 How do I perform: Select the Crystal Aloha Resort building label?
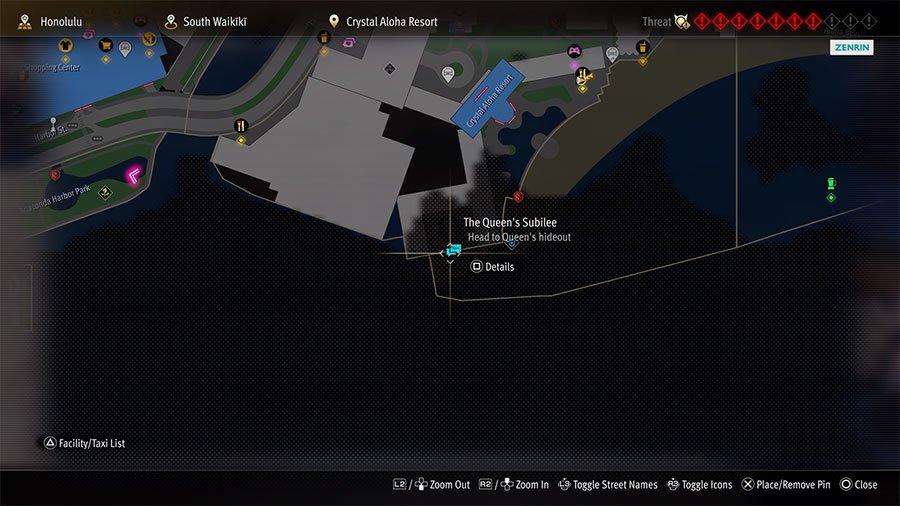point(489,100)
